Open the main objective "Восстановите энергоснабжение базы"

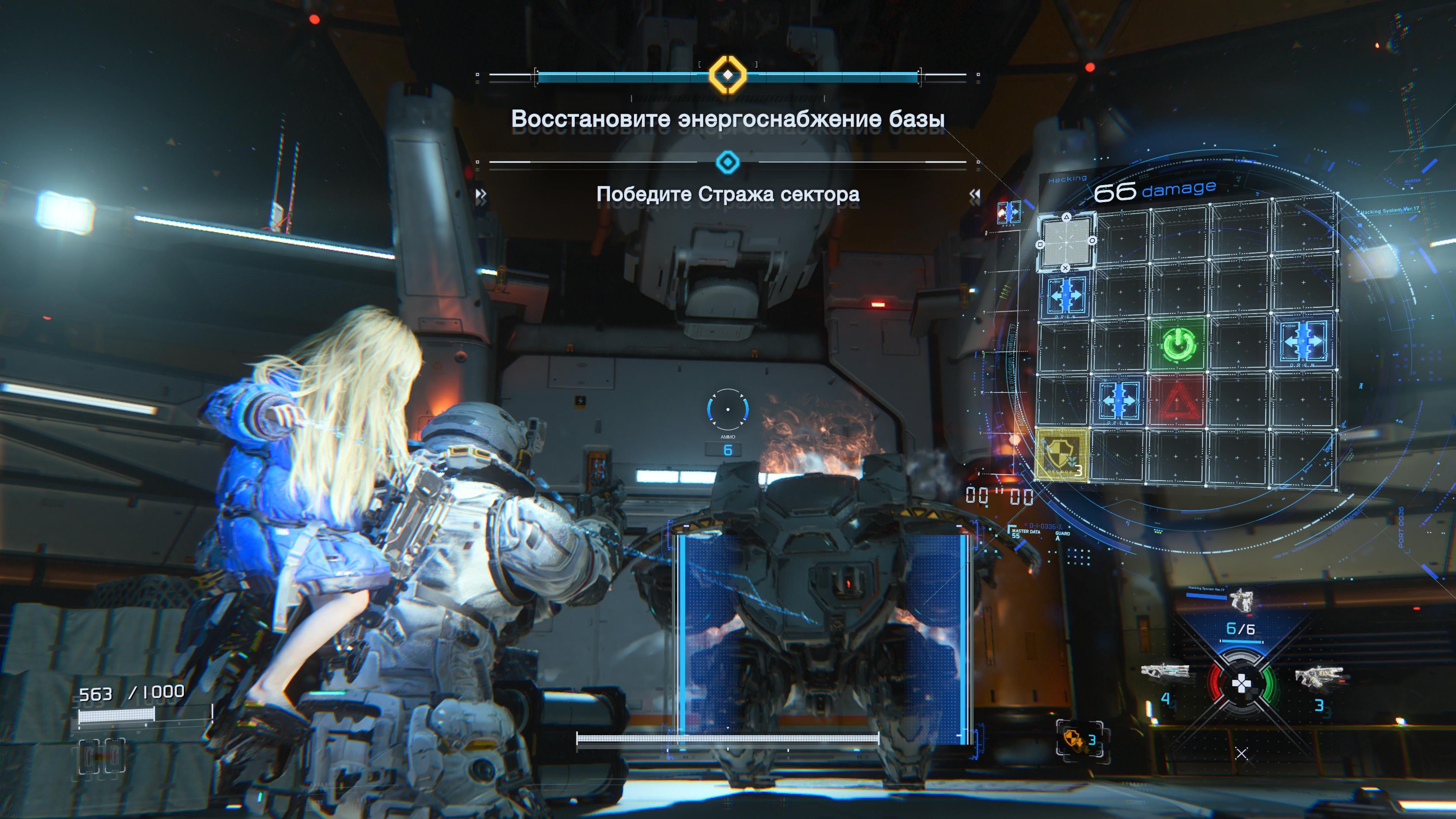pos(728,119)
